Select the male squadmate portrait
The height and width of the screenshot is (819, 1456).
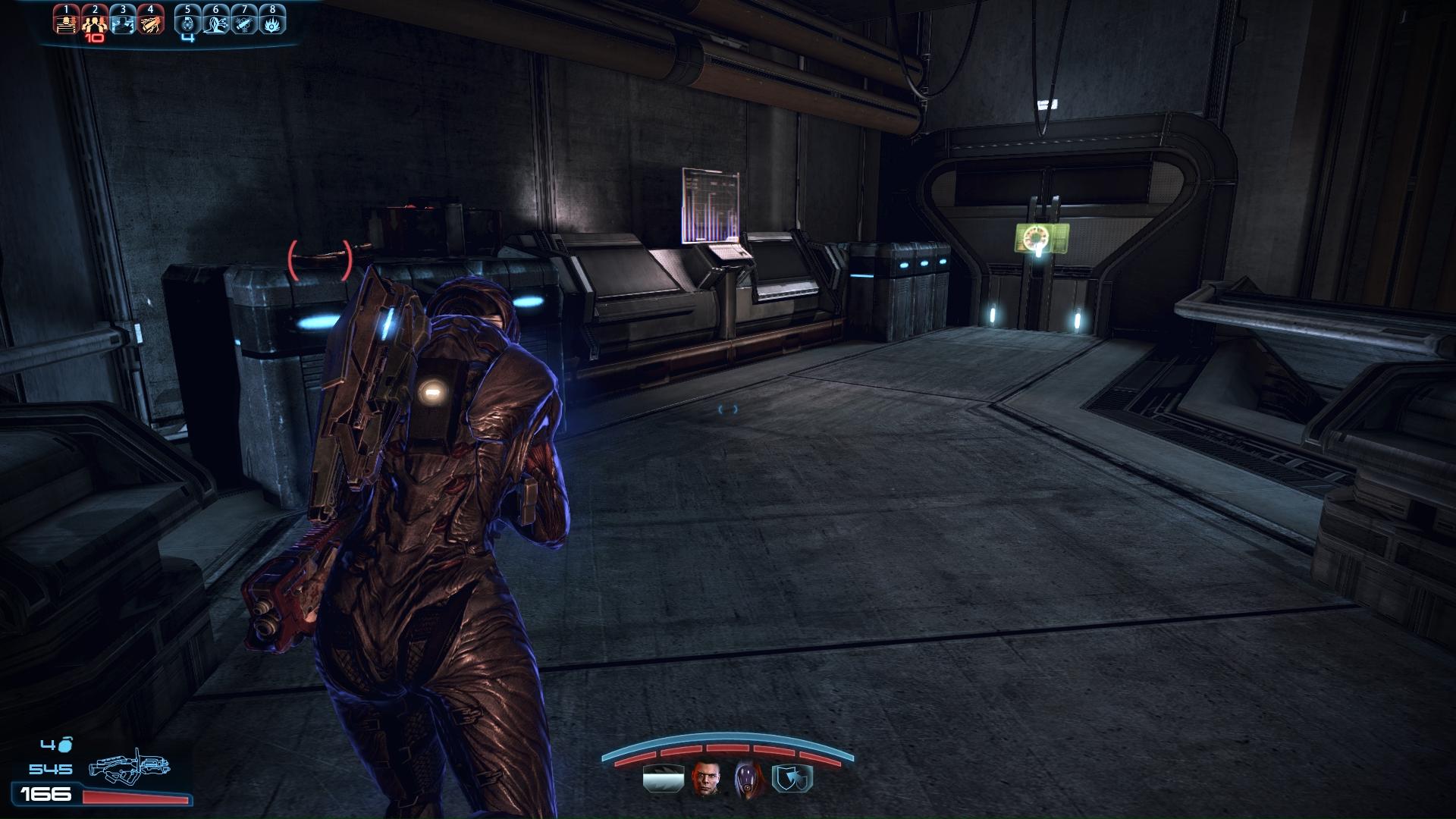pos(703,778)
